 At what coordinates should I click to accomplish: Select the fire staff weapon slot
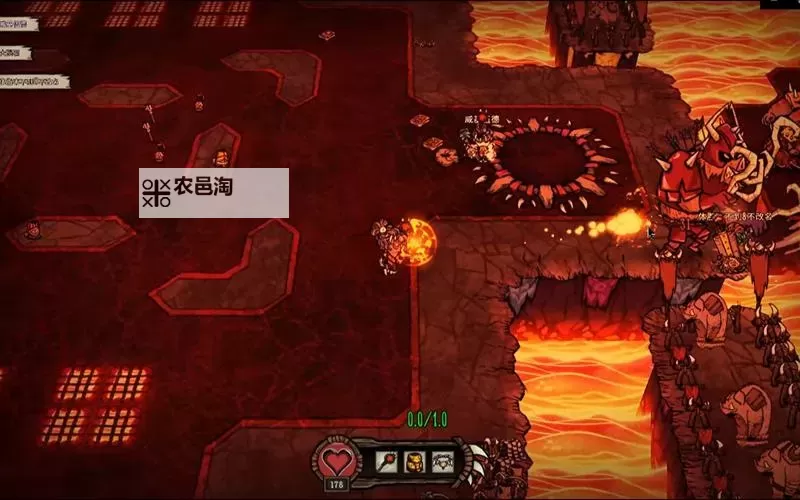(x=386, y=461)
